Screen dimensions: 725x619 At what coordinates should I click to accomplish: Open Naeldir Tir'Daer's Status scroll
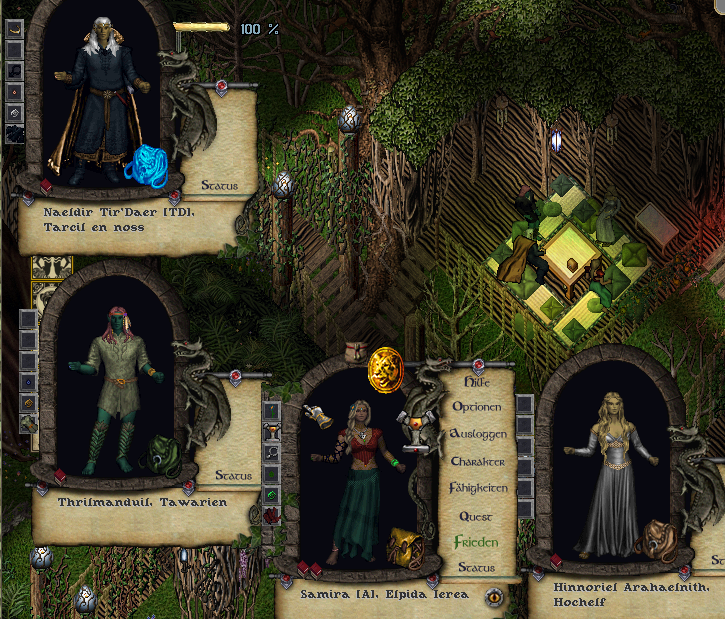220,185
